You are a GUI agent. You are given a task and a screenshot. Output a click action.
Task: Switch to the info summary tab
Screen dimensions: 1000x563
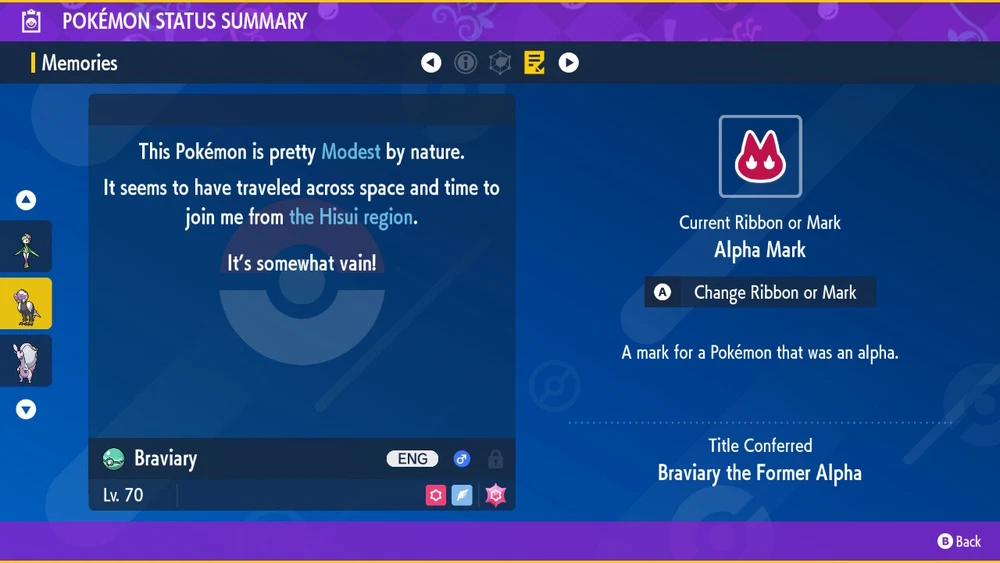(x=466, y=63)
